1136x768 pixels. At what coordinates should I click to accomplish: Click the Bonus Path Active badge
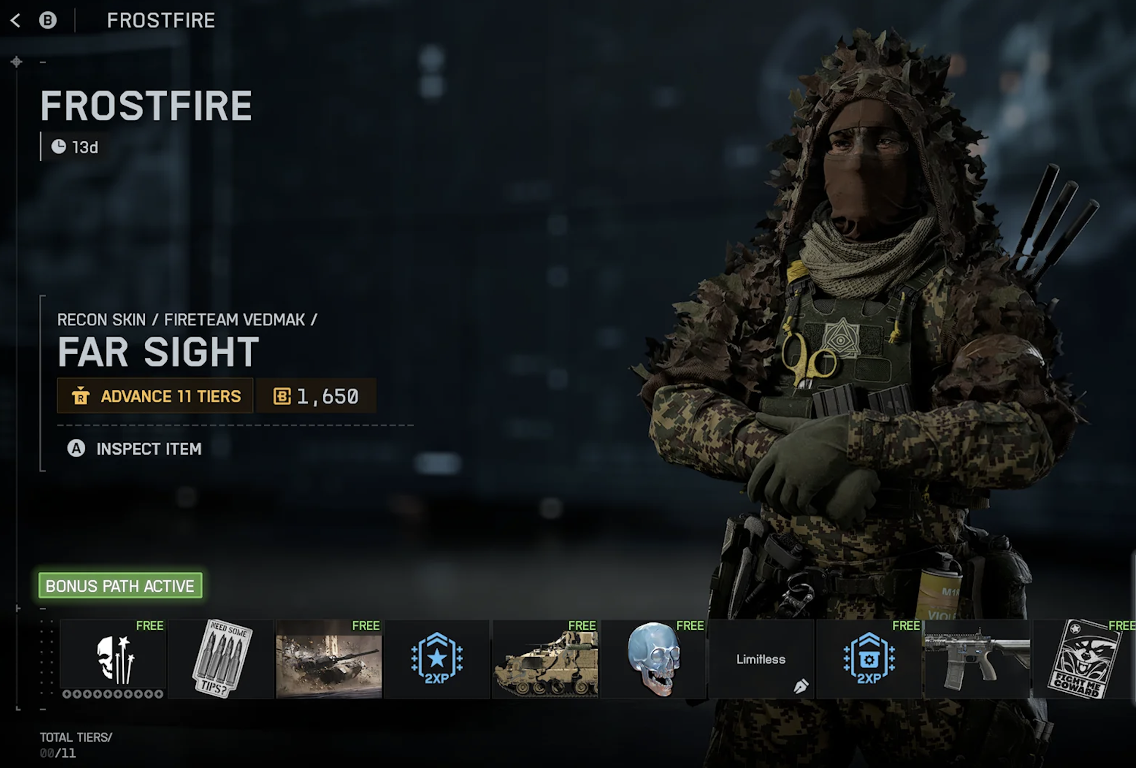tap(120, 586)
